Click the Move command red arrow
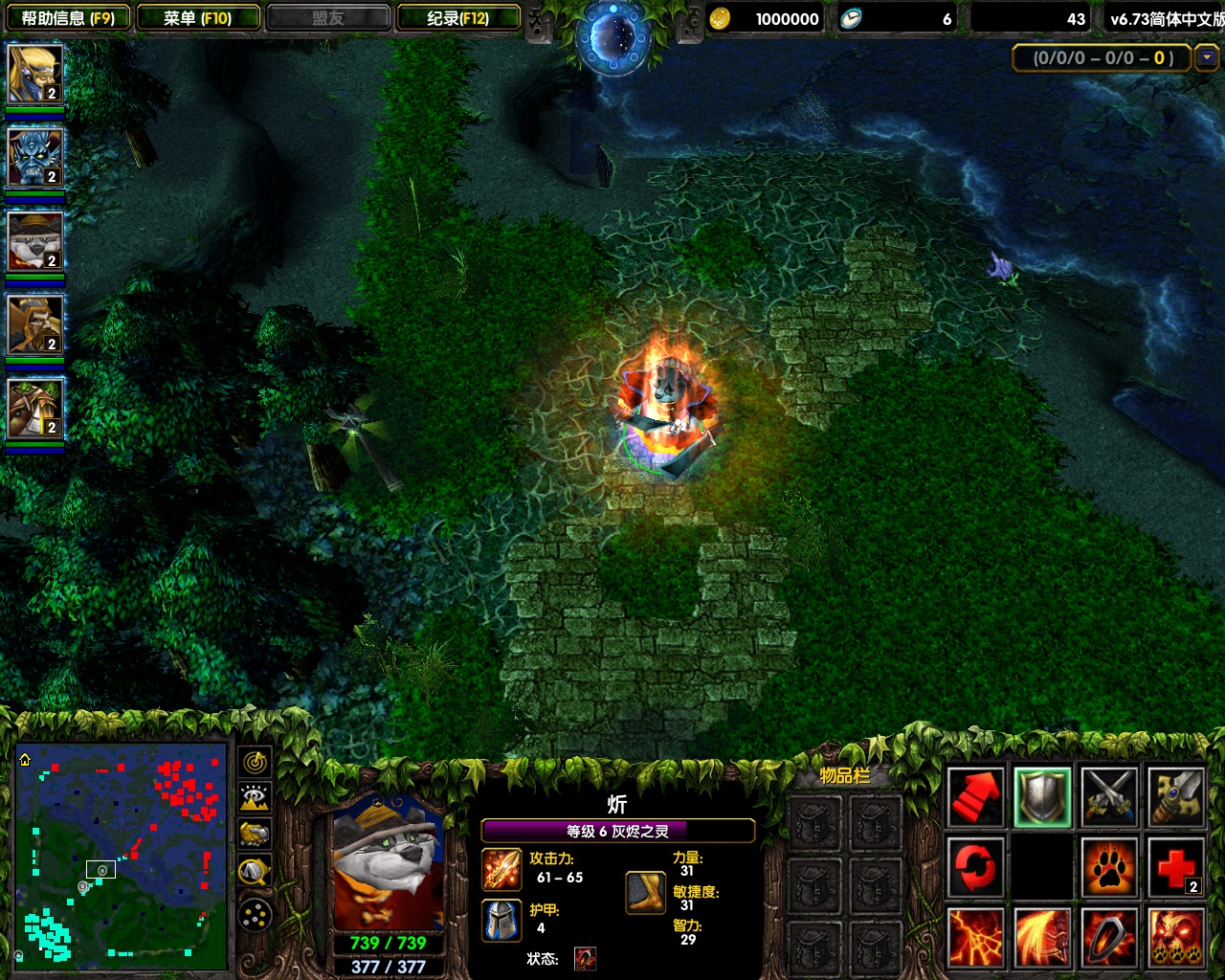Viewport: 1225px width, 980px height. (x=975, y=796)
